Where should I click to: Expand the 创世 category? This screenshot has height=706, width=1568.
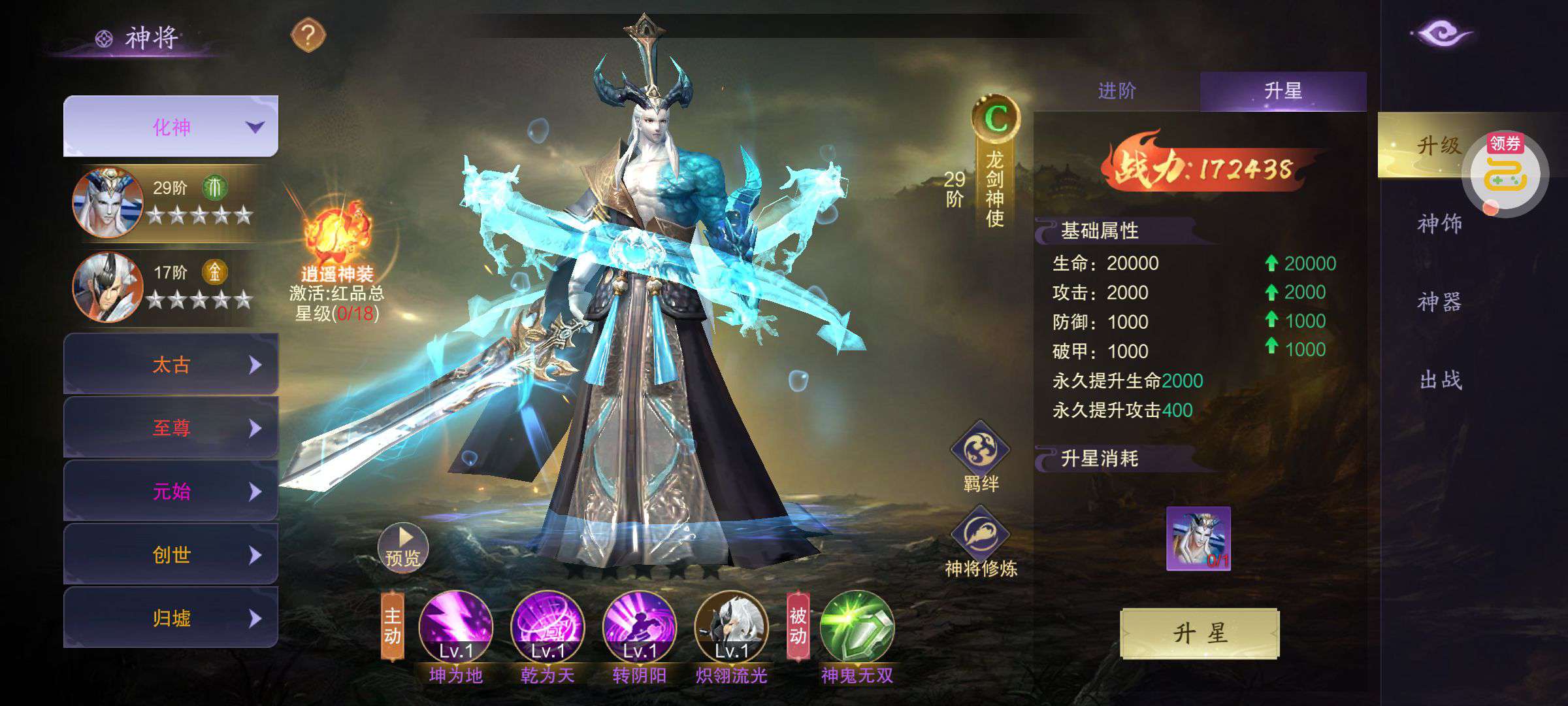click(x=171, y=554)
